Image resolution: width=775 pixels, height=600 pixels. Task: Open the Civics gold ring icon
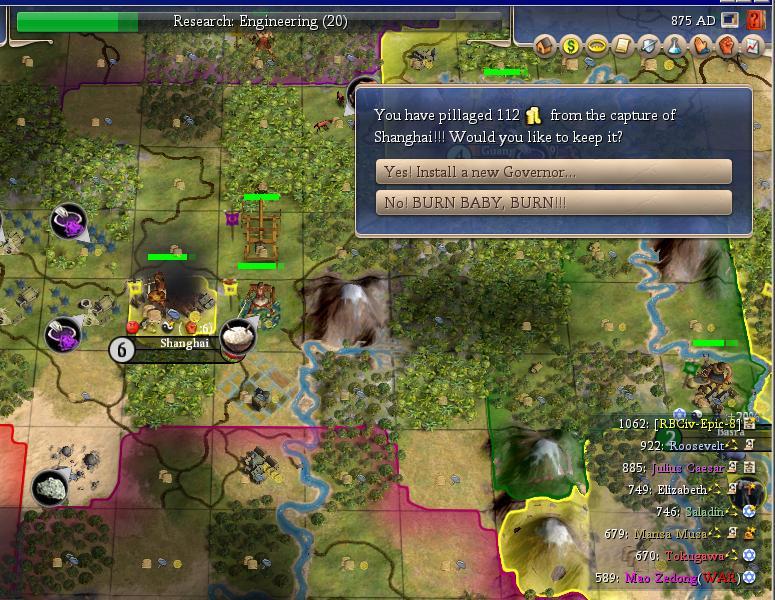[597, 45]
